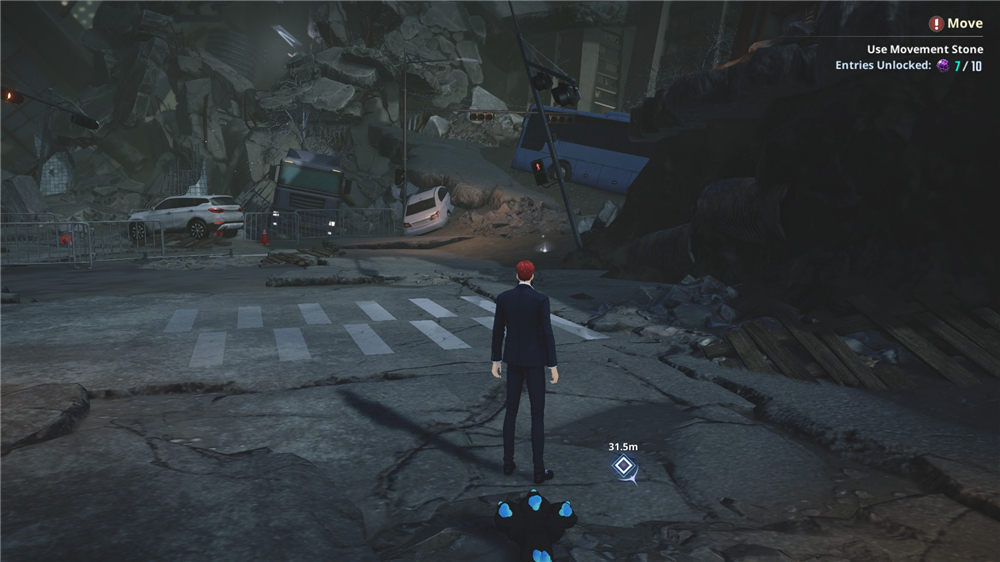Click the purple Entries Unlocked gem icon

pyautogui.click(x=941, y=66)
